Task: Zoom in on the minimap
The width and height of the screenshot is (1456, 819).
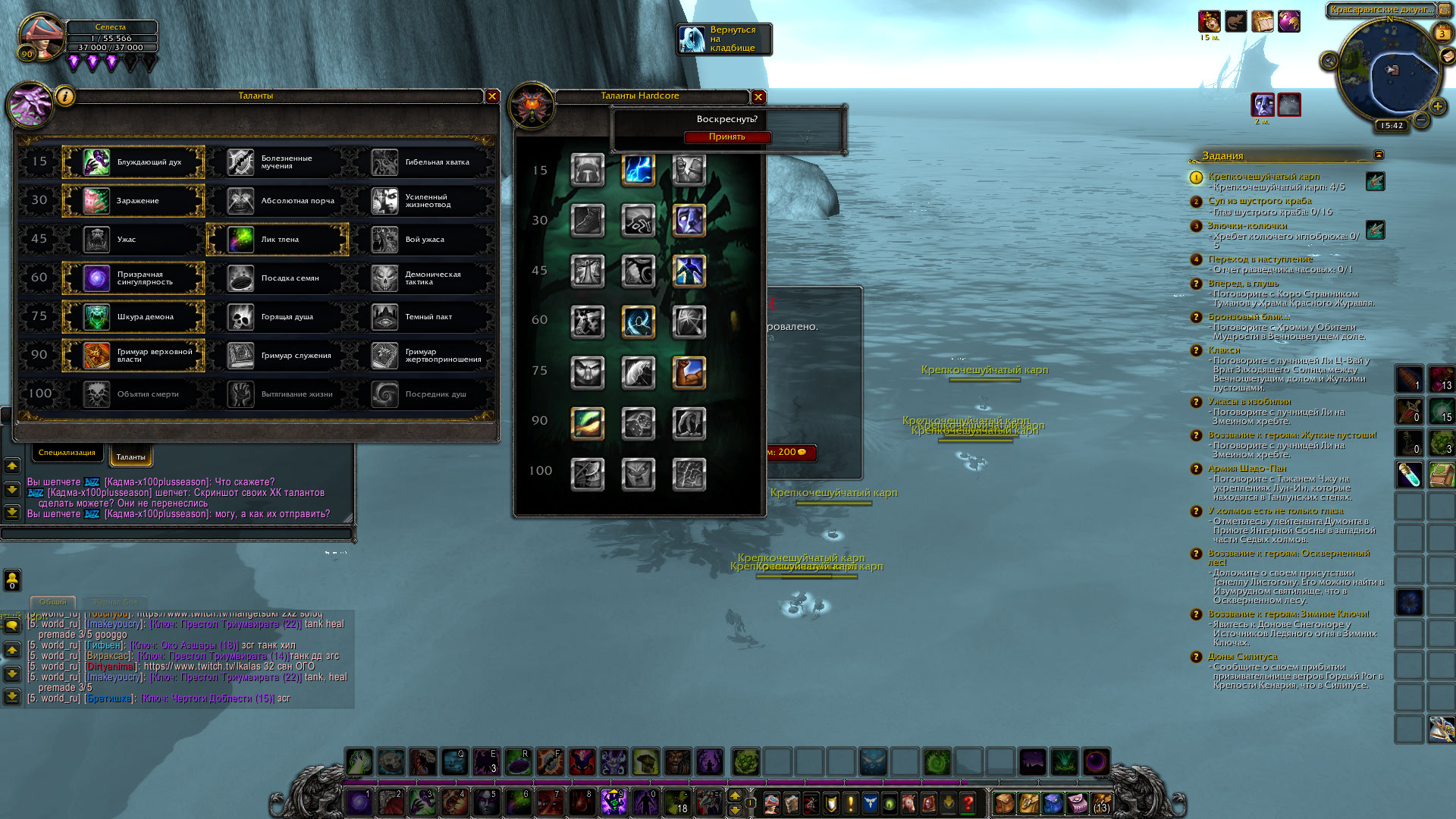Action: pos(1437,107)
